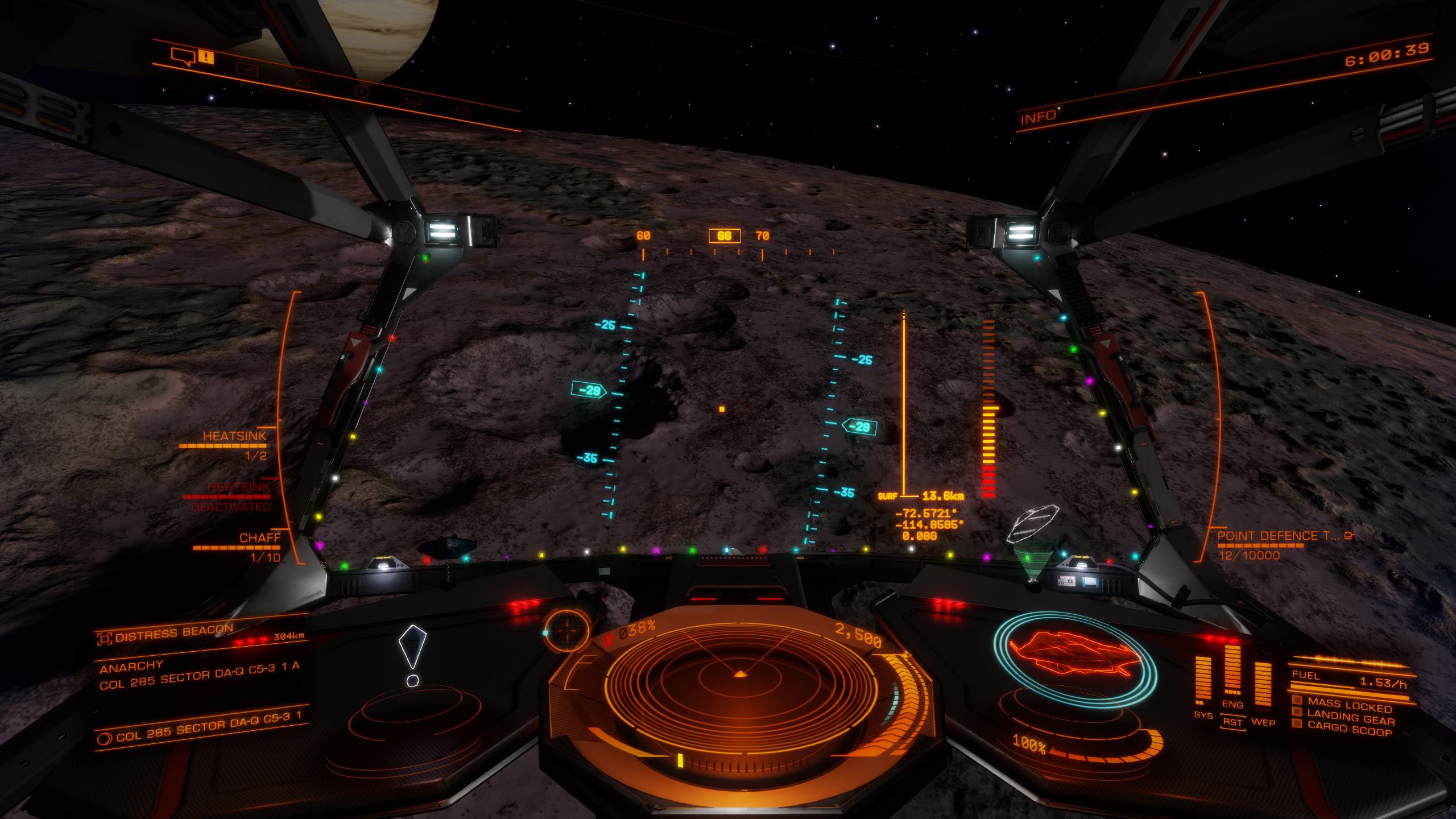Viewport: 1456px width, 819px height.
Task: Open the INFO panel
Action: (1037, 118)
